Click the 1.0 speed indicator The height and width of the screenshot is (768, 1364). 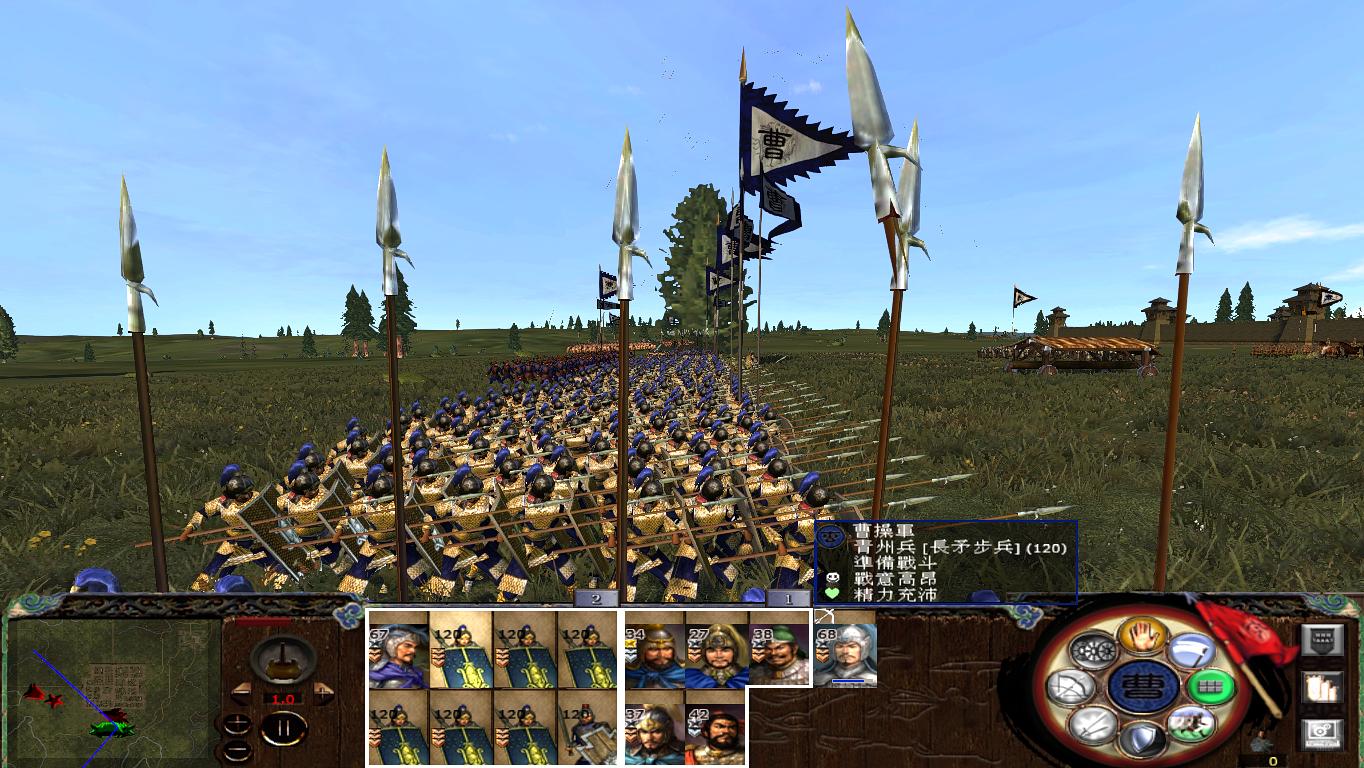(283, 697)
